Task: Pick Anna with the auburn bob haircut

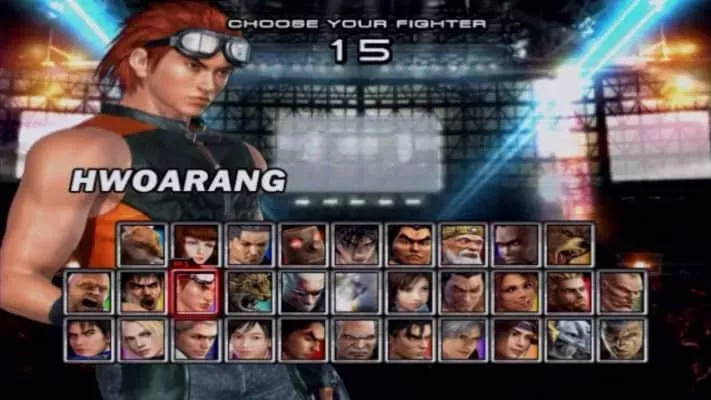Action: tap(194, 244)
